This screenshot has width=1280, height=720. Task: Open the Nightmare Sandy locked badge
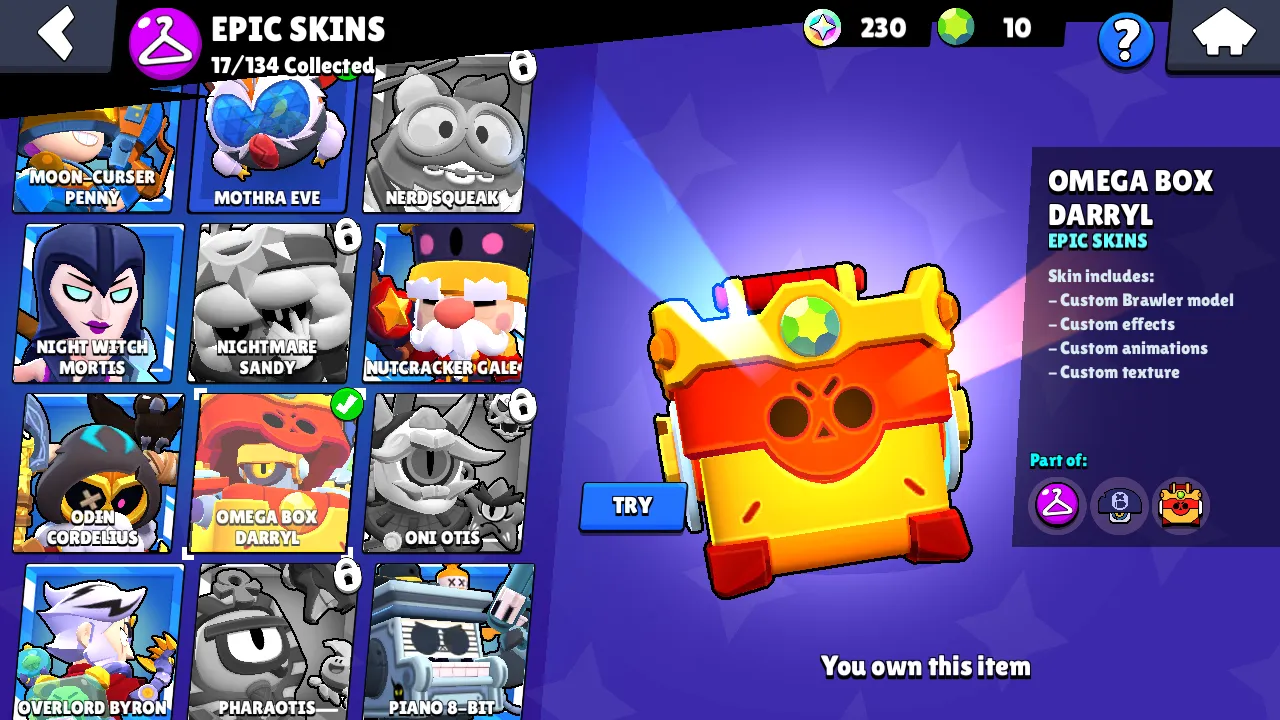tap(347, 237)
